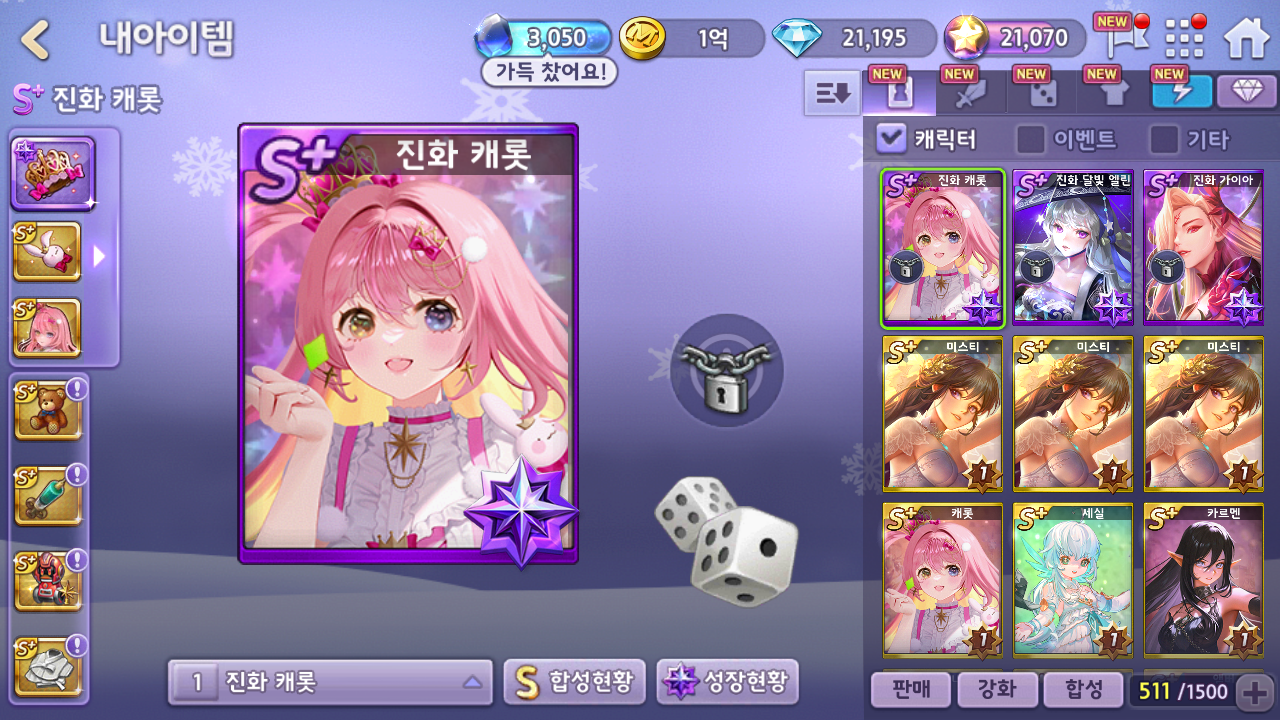Open the 진화 캐롯 dropdown selector
1280x720 pixels.
(x=330, y=683)
